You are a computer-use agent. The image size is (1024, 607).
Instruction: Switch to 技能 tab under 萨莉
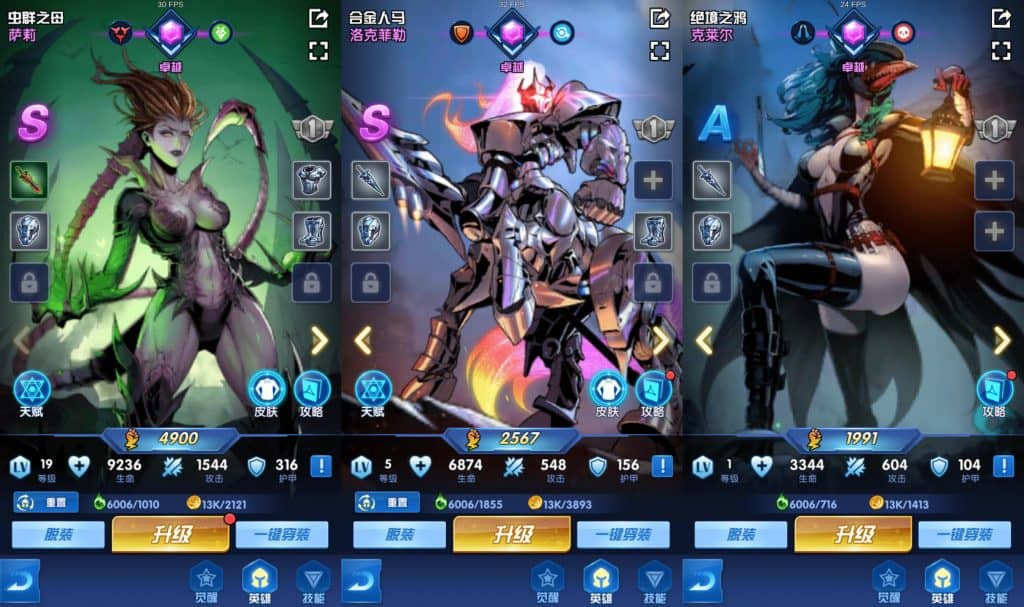click(312, 580)
